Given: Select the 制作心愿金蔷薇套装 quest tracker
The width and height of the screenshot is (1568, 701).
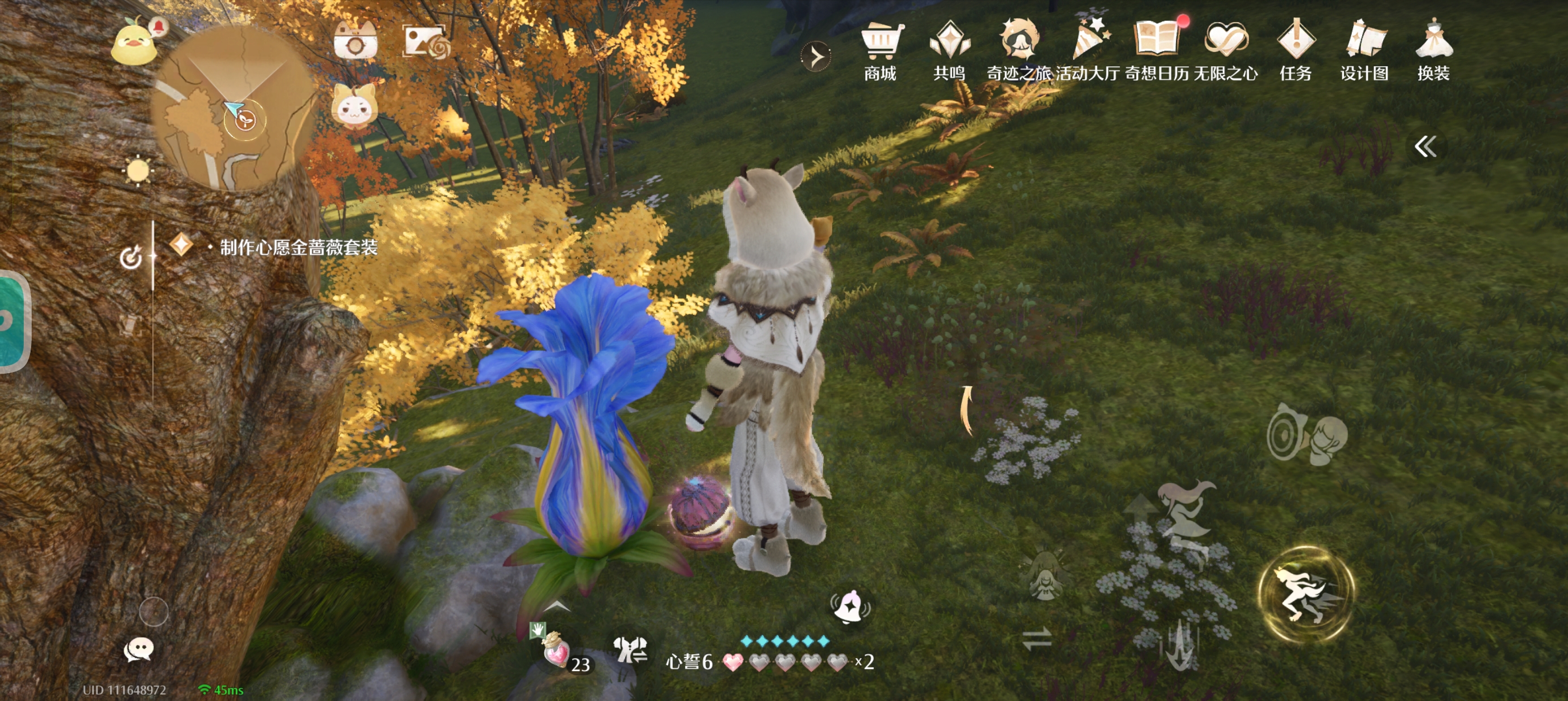Looking at the screenshot, I should 298,248.
